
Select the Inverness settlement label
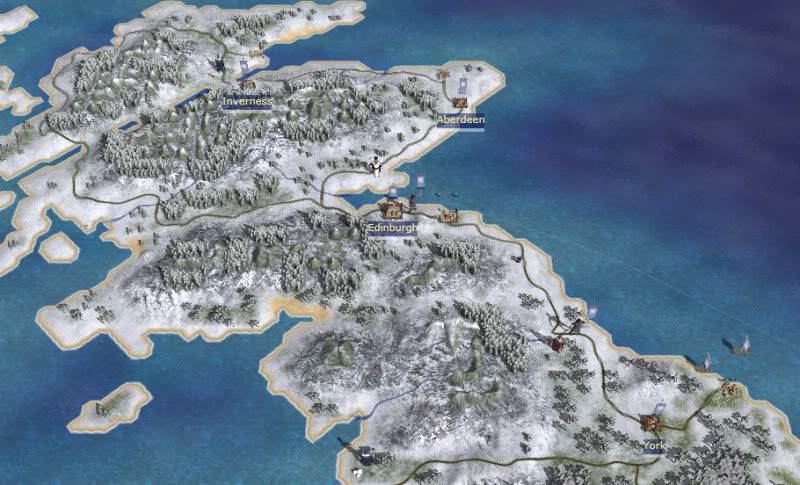click(246, 100)
